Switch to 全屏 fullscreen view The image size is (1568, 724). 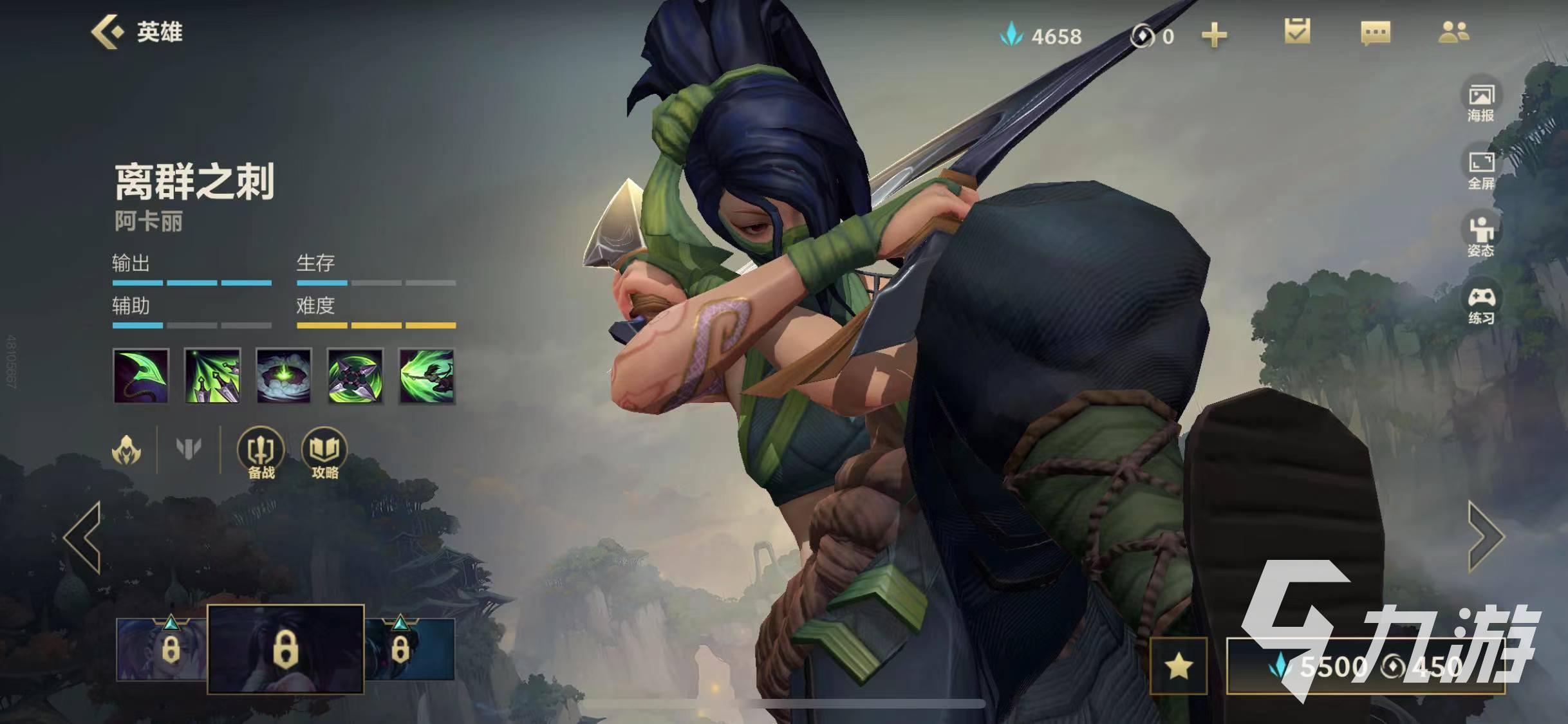(x=1480, y=169)
